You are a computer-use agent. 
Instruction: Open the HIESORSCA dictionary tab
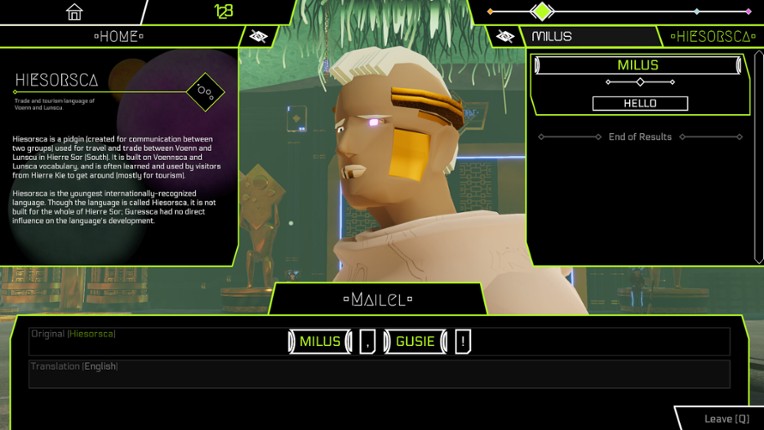(712, 36)
